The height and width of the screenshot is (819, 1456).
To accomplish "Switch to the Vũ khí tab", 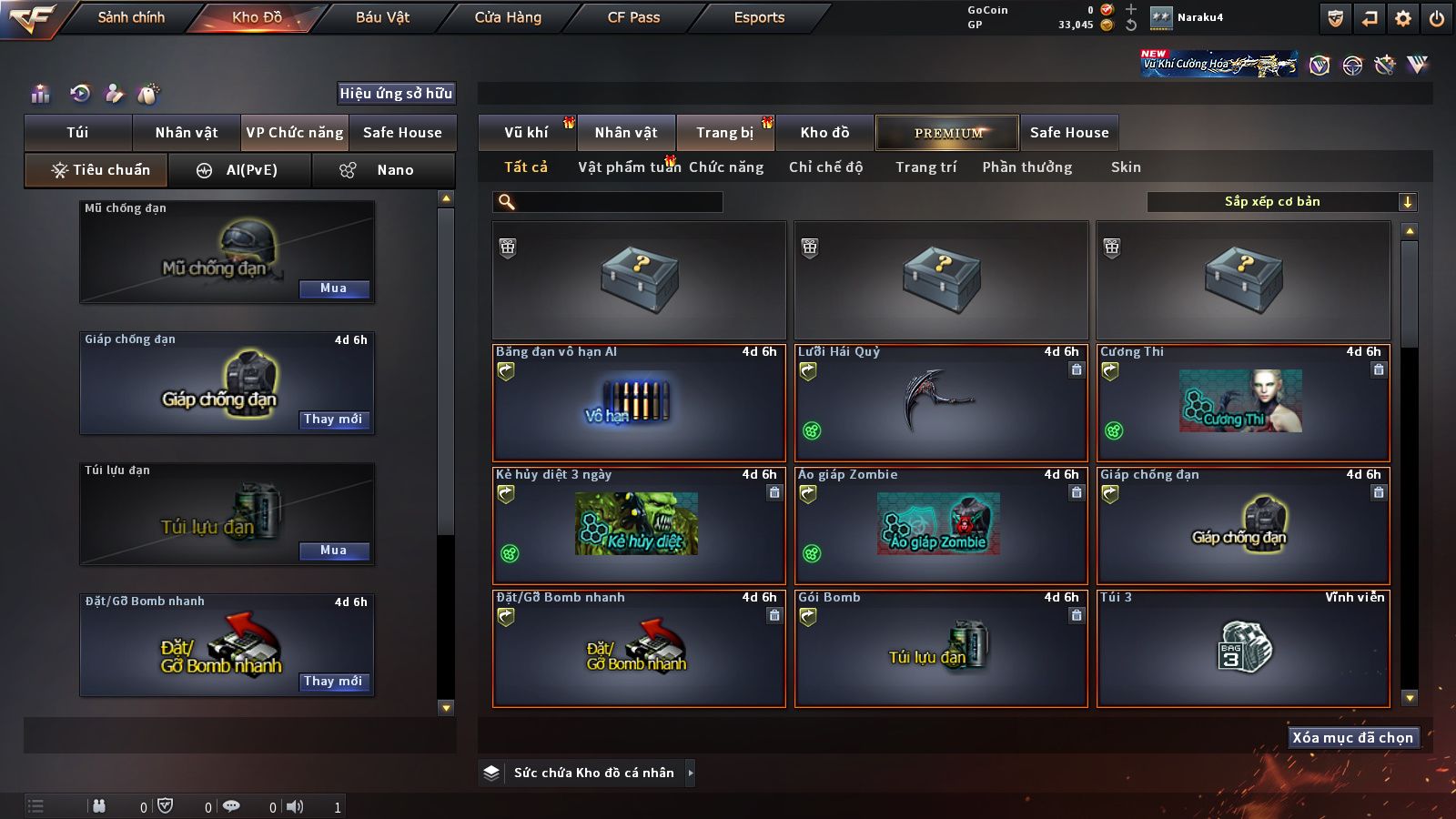I will 526,133.
